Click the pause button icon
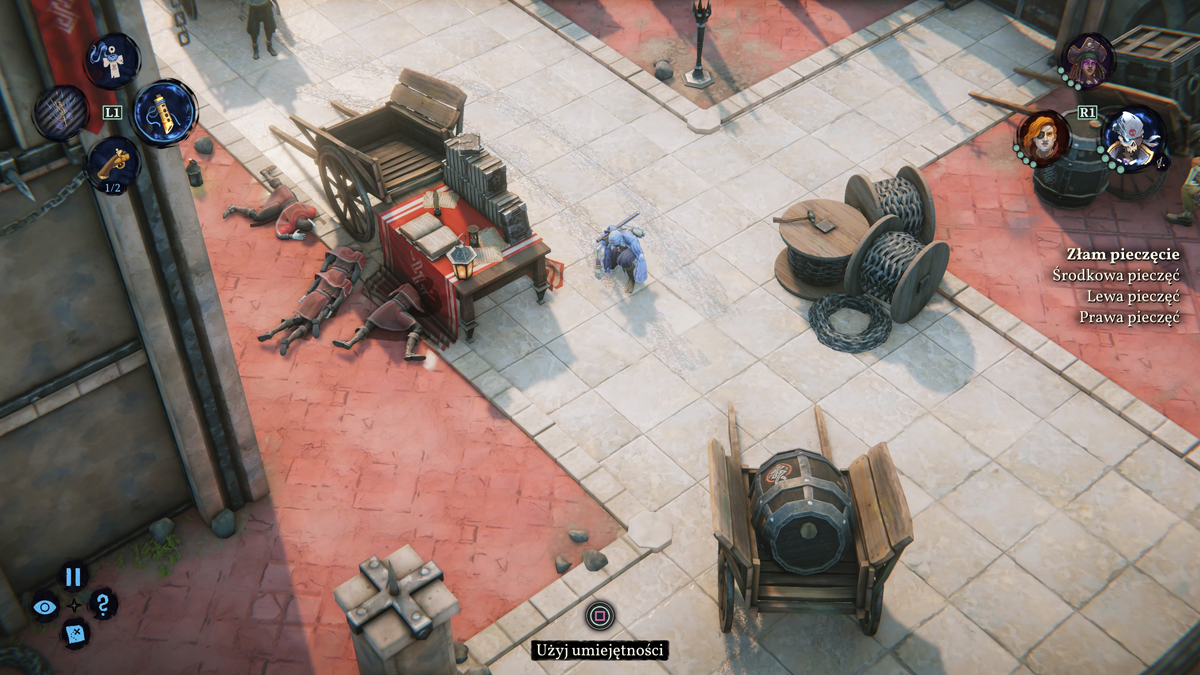1200x675 pixels. (72, 576)
